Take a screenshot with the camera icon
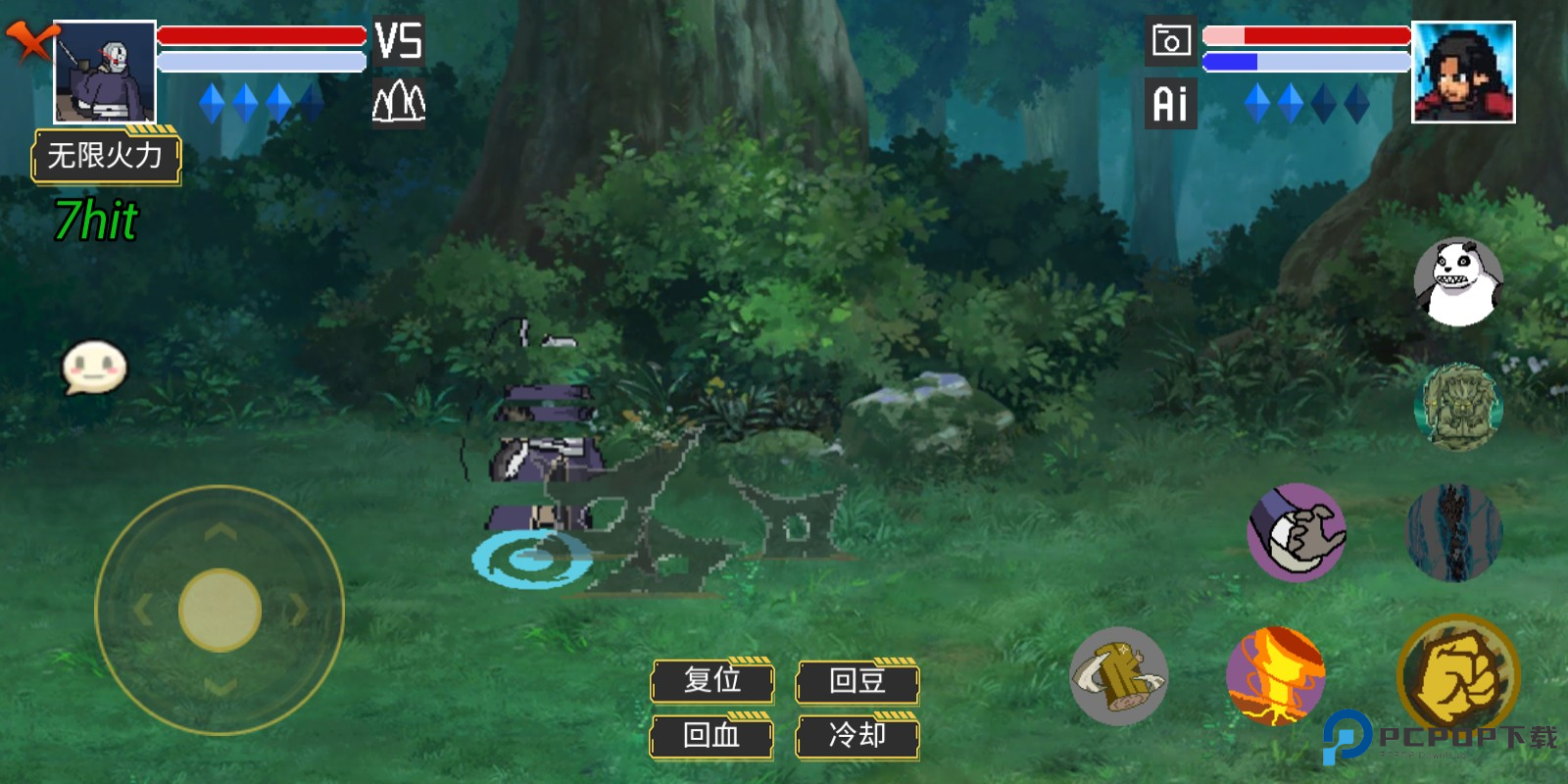This screenshot has height=784, width=1568. (x=1171, y=41)
